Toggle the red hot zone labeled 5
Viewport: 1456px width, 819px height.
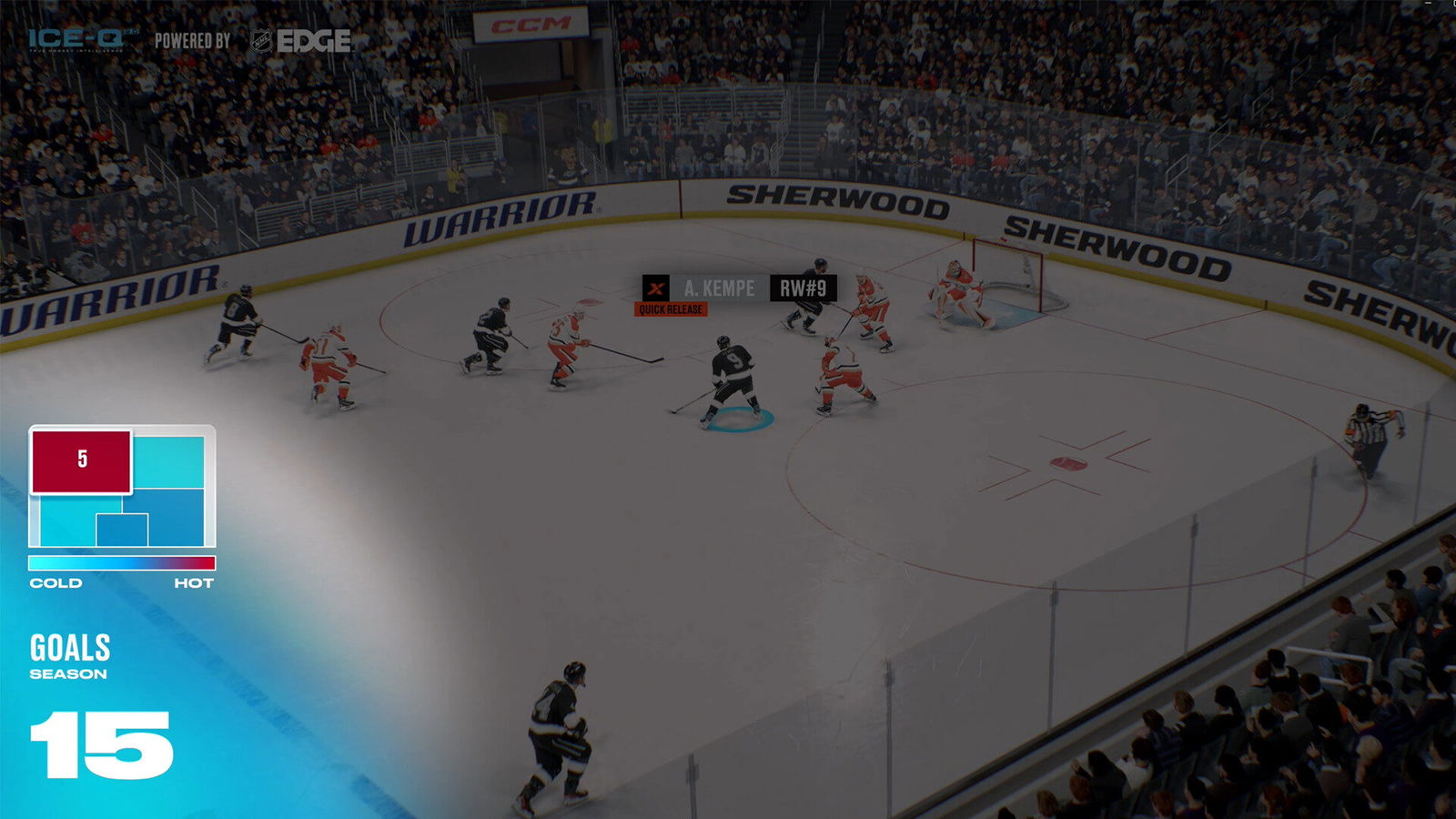80,462
